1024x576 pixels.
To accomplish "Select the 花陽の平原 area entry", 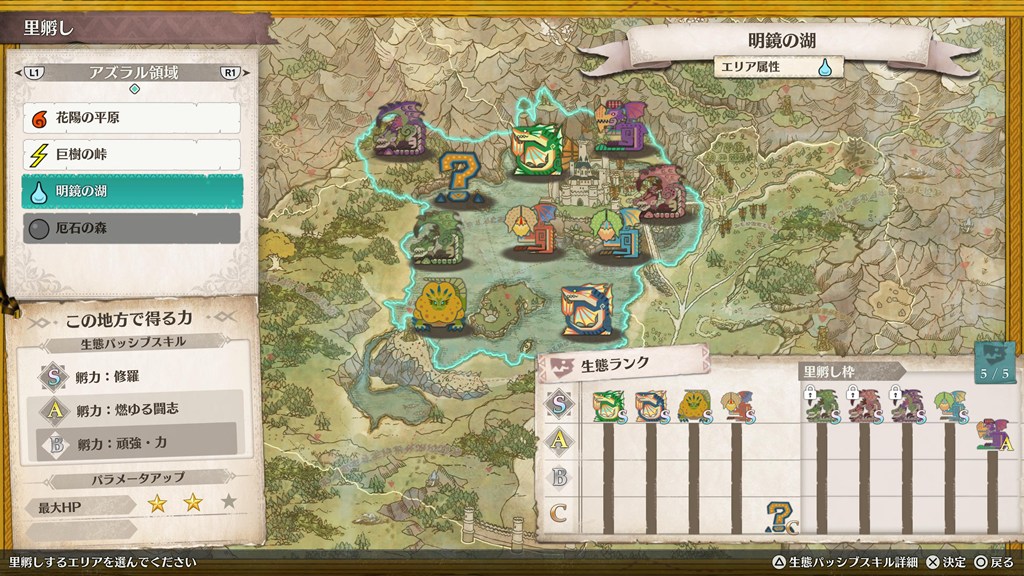I will click(131, 119).
